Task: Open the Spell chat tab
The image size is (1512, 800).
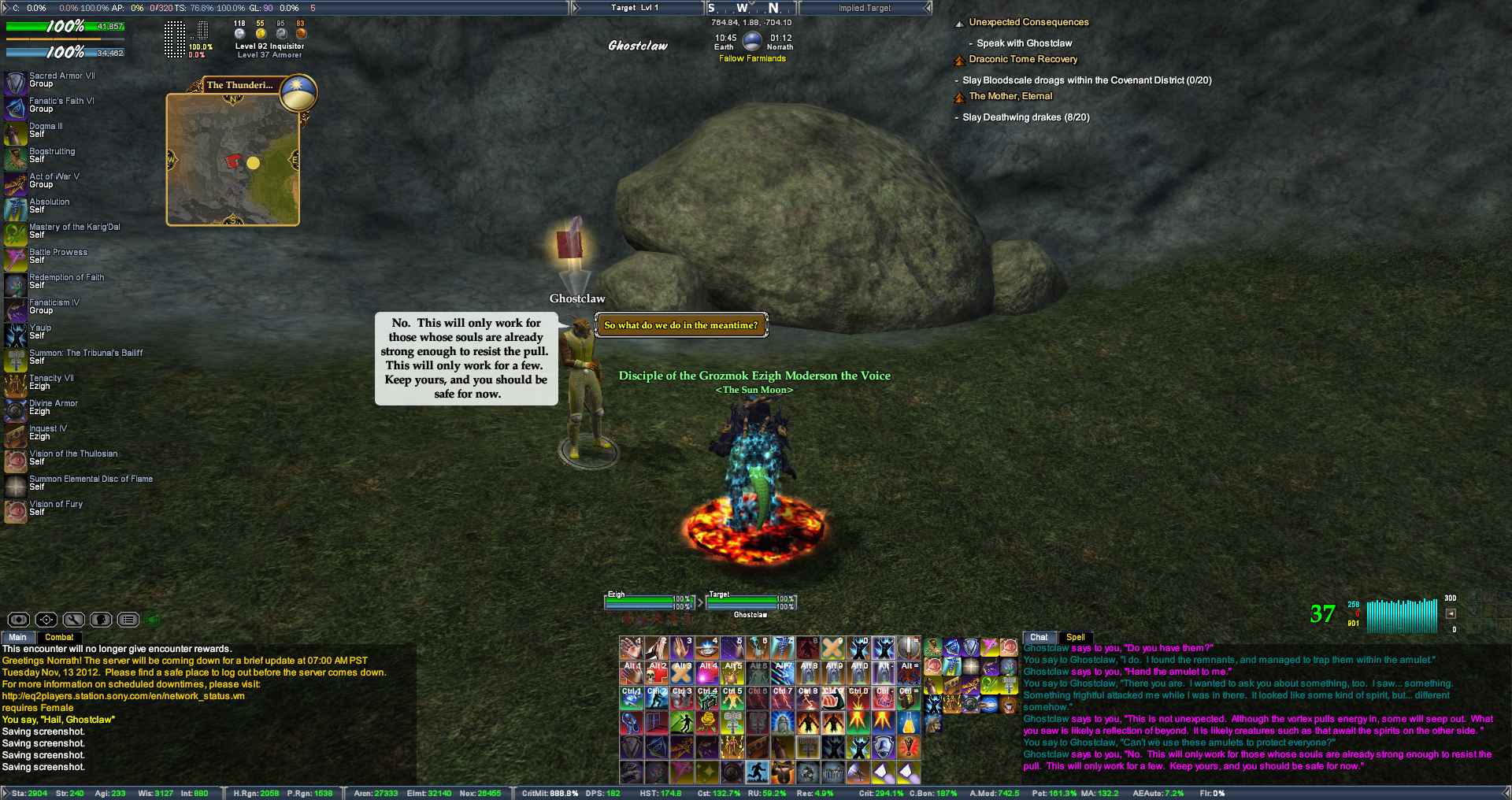Action: click(1075, 637)
